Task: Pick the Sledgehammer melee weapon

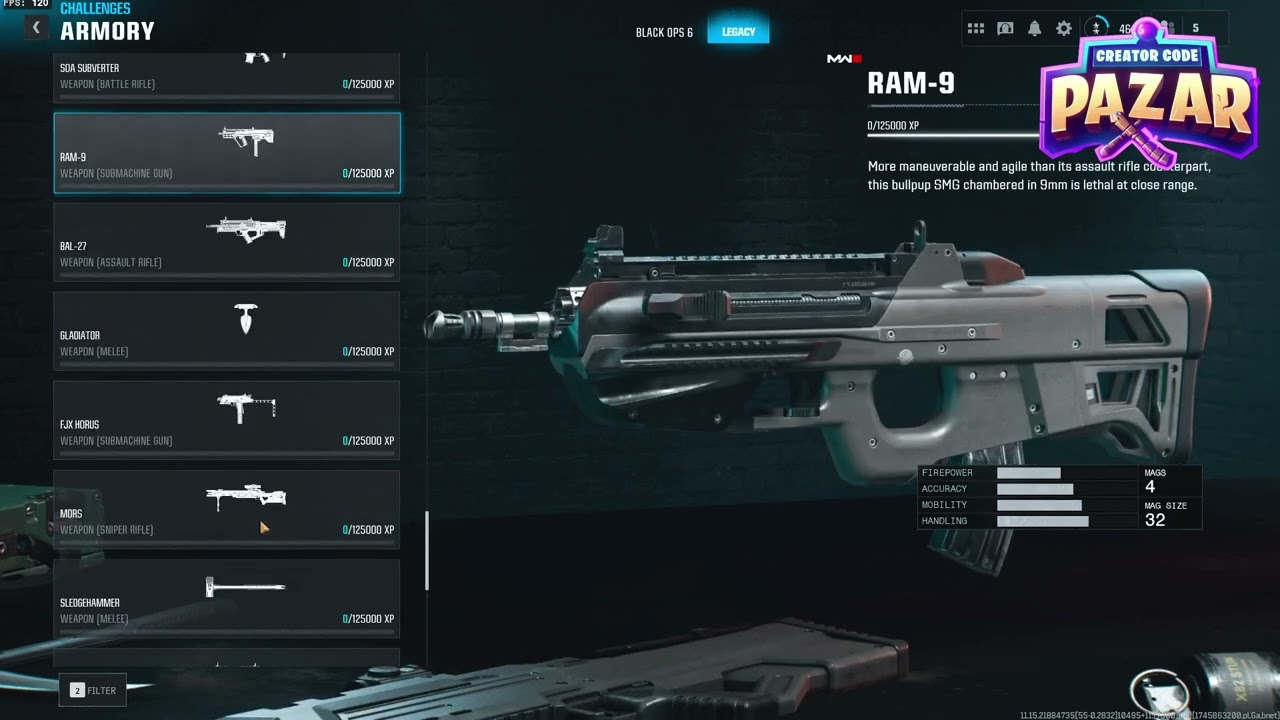Action: 226,598
